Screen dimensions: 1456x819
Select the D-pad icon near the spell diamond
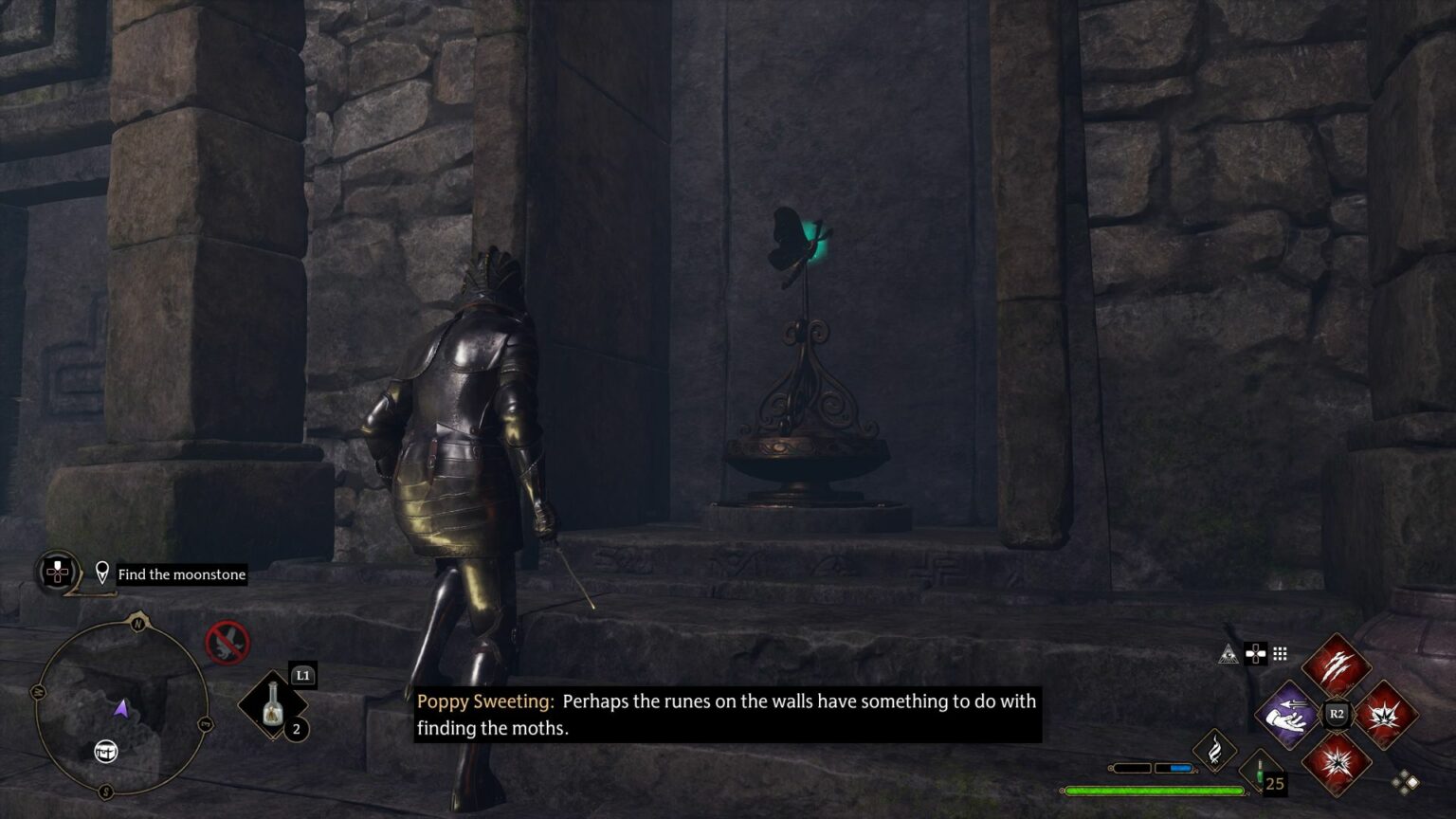[x=1254, y=654]
